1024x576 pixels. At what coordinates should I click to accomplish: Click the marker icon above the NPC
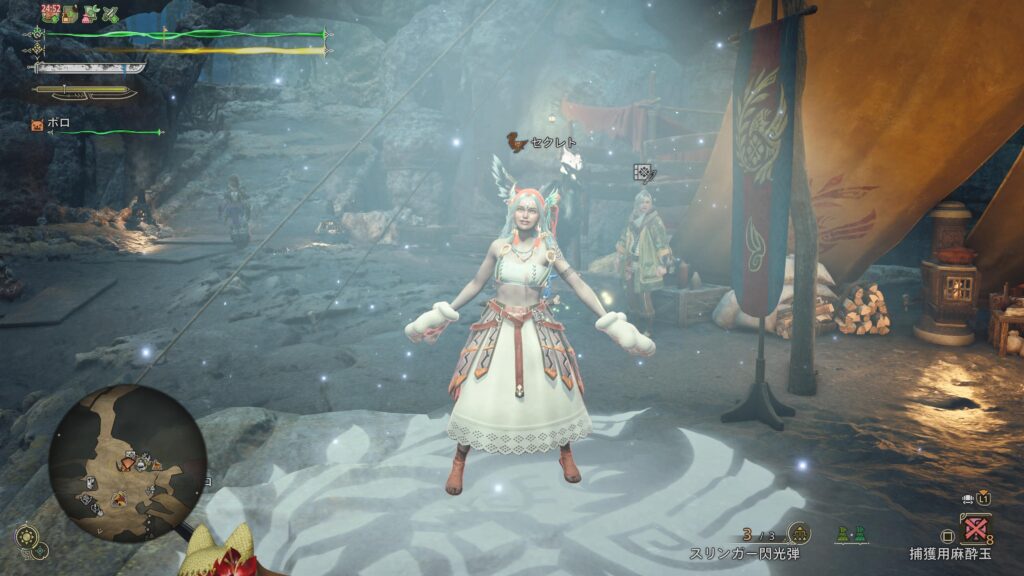(x=643, y=173)
